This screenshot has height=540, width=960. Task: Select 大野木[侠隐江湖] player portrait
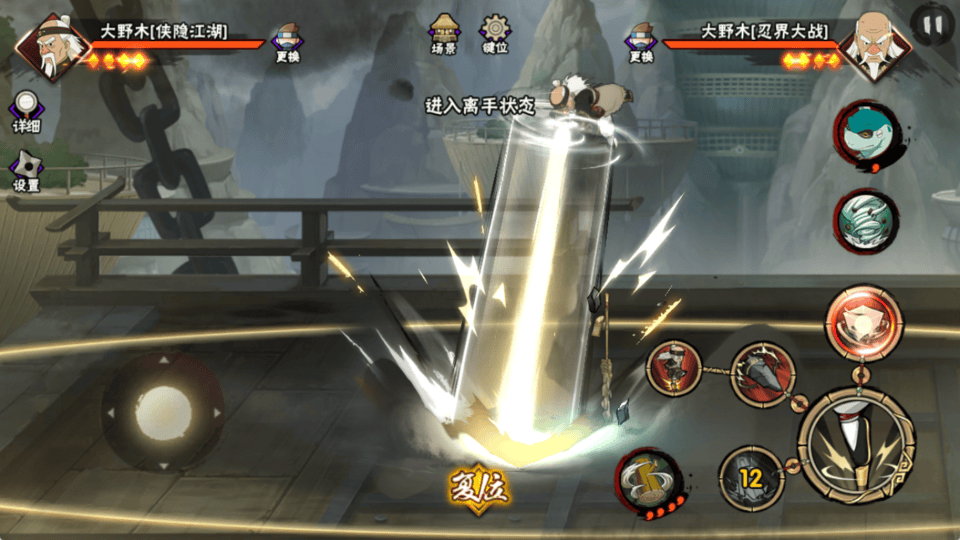[45, 43]
